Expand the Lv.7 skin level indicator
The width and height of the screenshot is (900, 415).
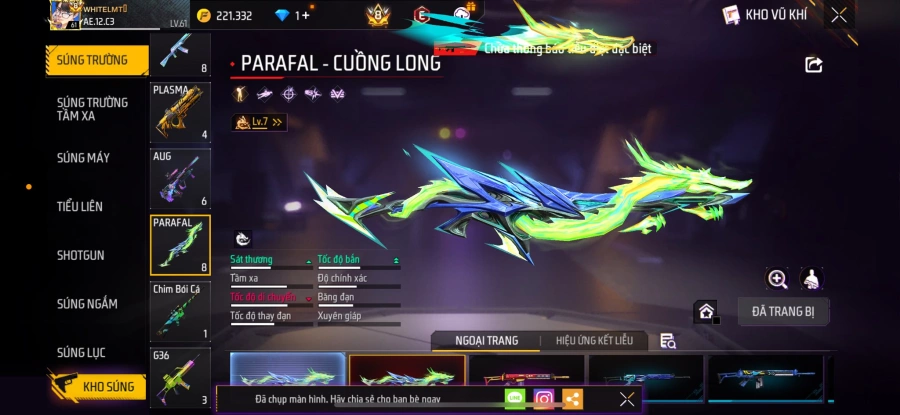tap(260, 122)
